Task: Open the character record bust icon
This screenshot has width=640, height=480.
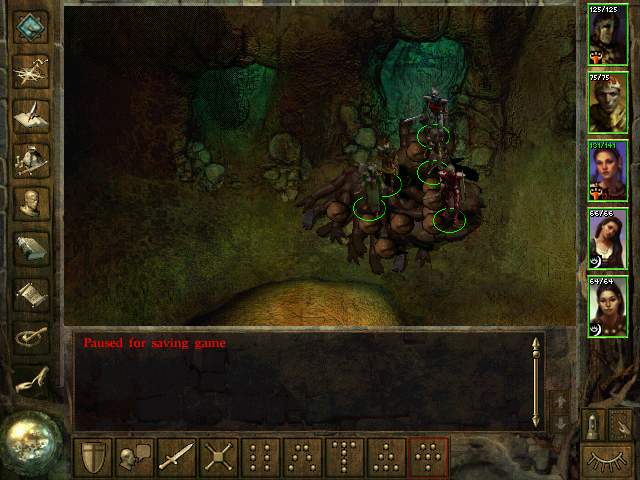Action: 31,204
